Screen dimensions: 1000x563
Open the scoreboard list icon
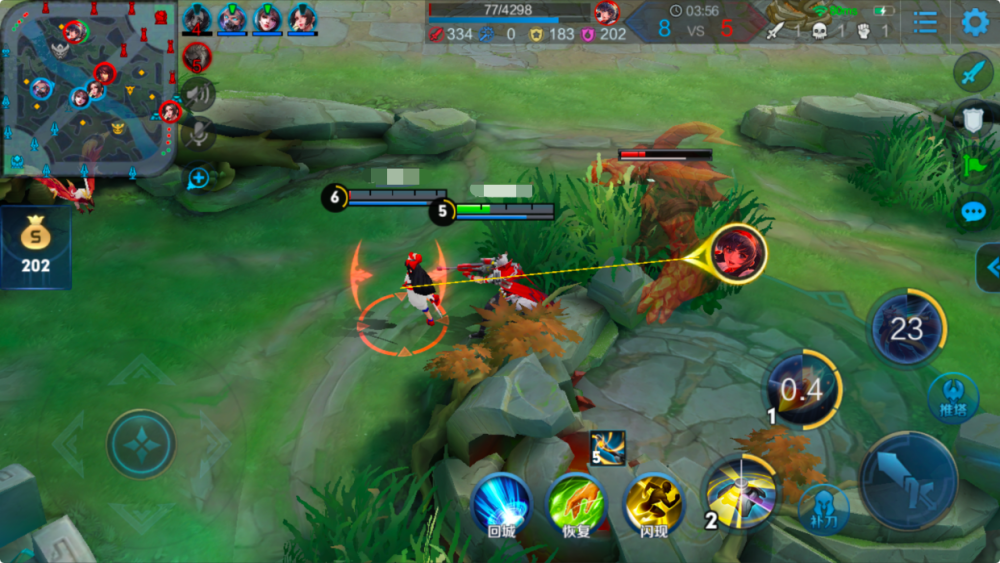click(x=925, y=22)
